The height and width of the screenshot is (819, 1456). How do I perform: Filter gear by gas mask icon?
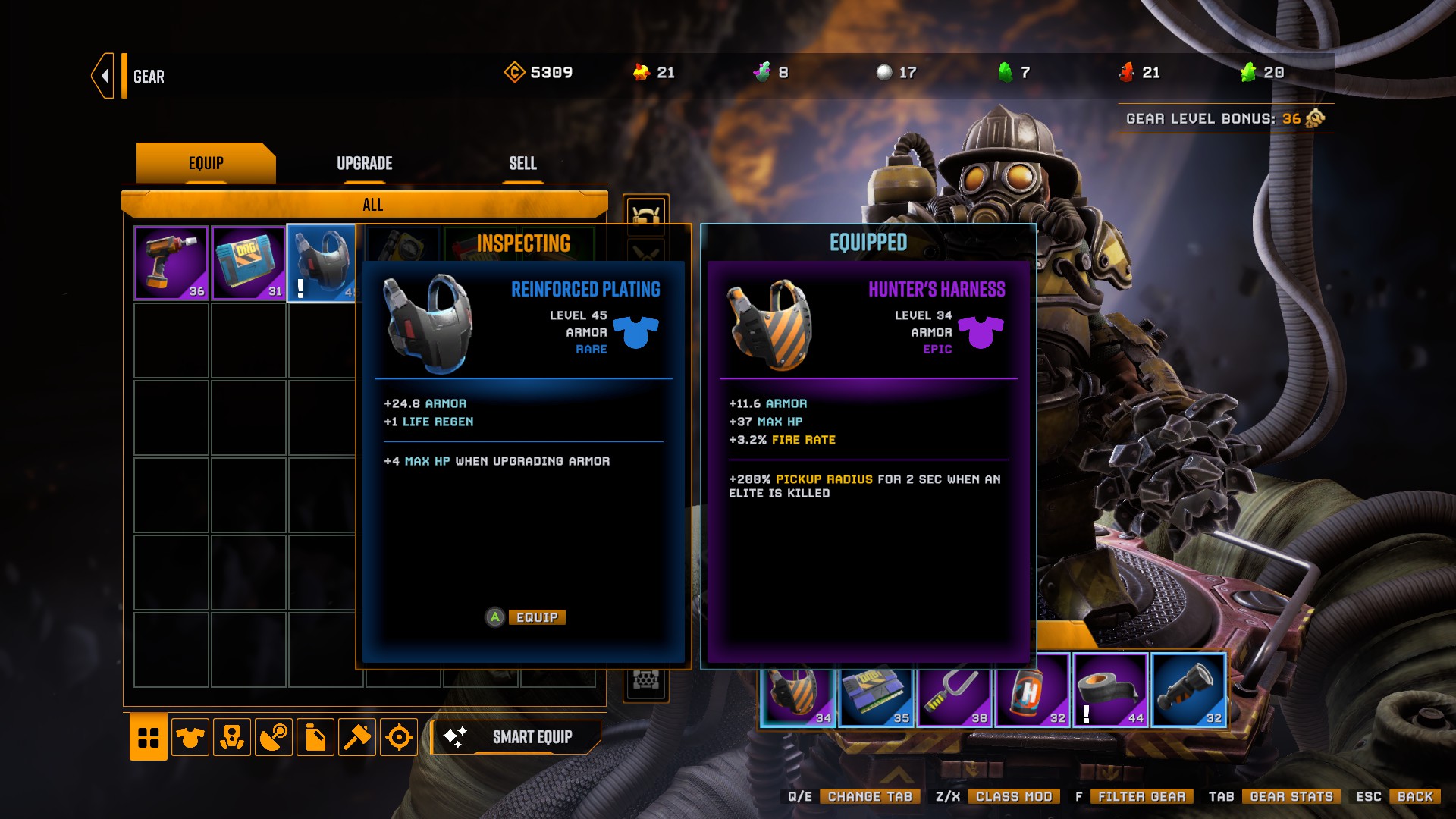[x=232, y=736]
